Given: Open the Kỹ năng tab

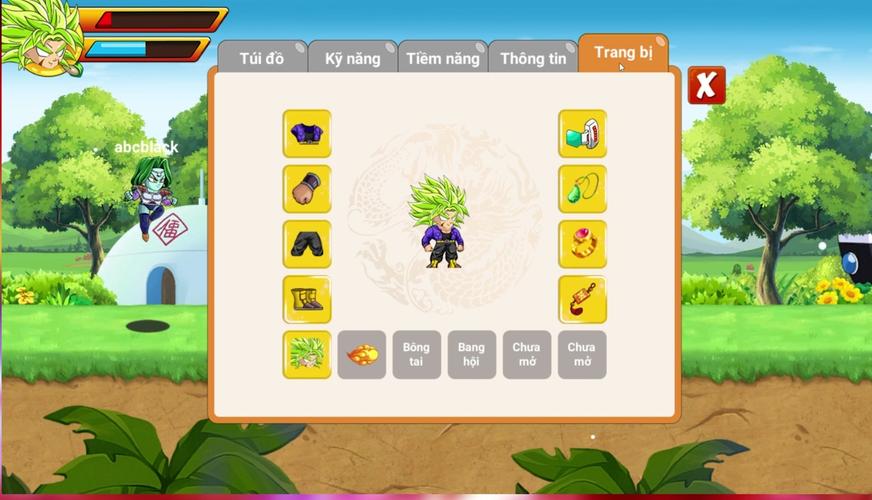Looking at the screenshot, I should click(x=352, y=58).
